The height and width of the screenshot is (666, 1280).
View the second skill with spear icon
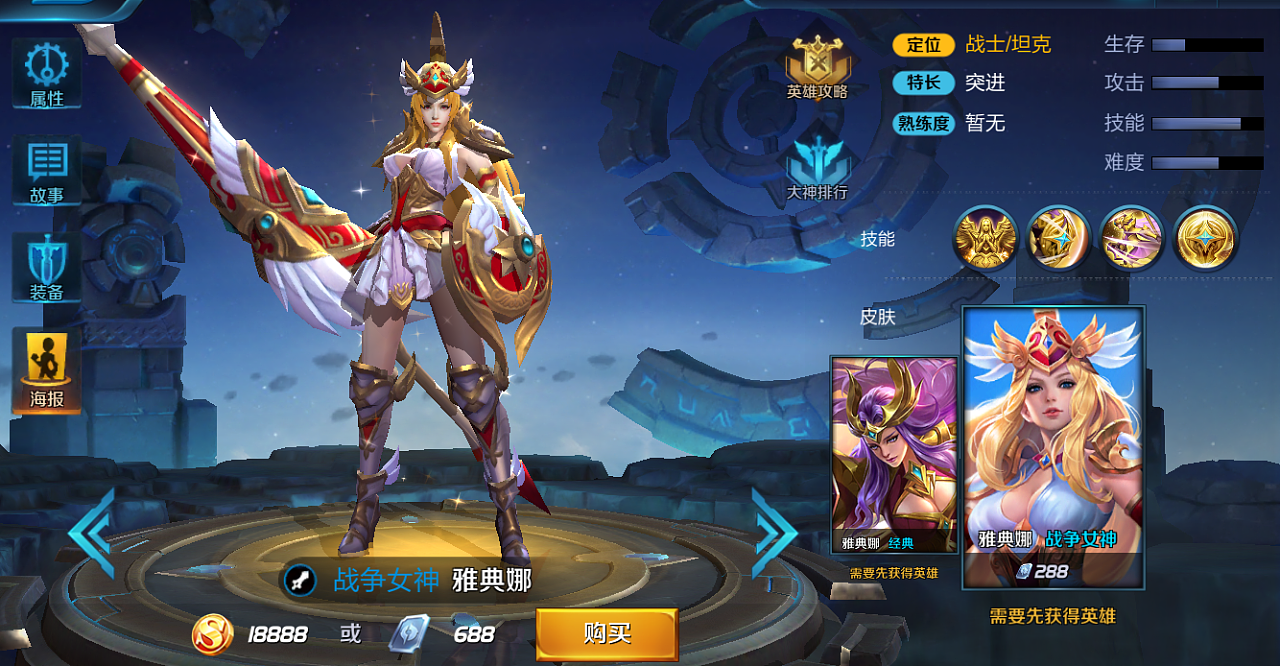point(1058,239)
